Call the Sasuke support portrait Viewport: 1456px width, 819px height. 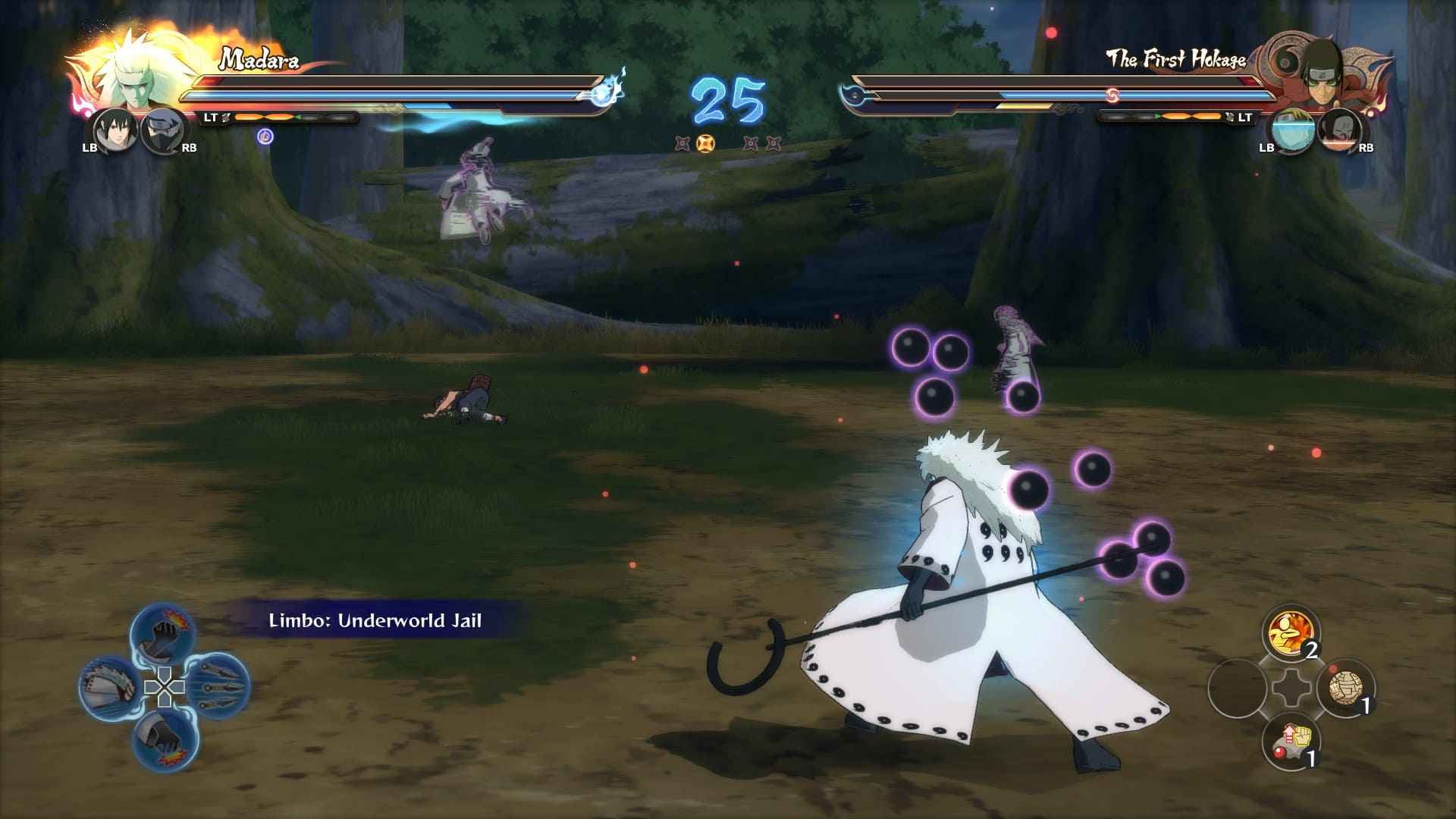(114, 130)
